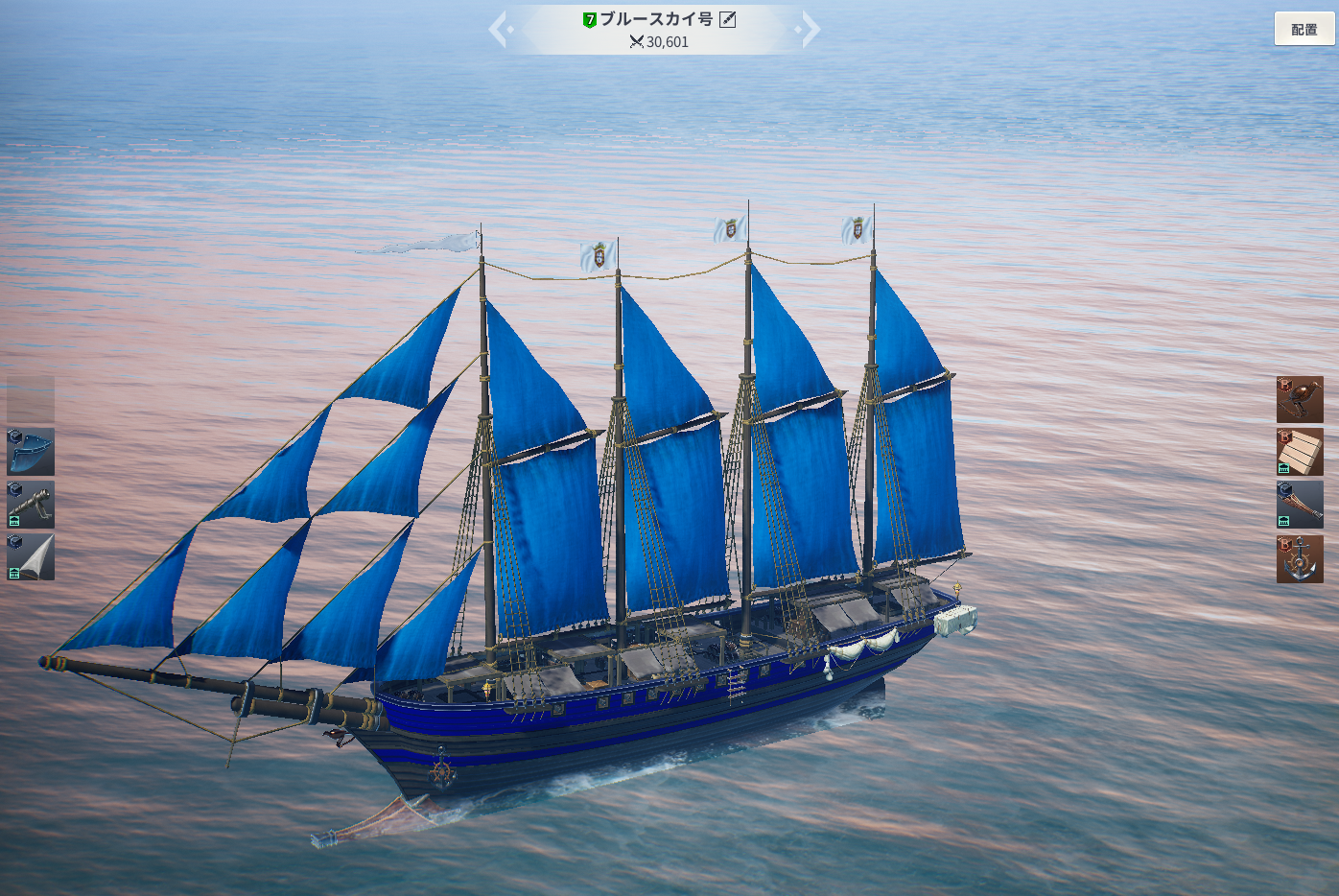1339x896 pixels.
Task: Select the blue hull plating slot
Action: tap(31, 452)
